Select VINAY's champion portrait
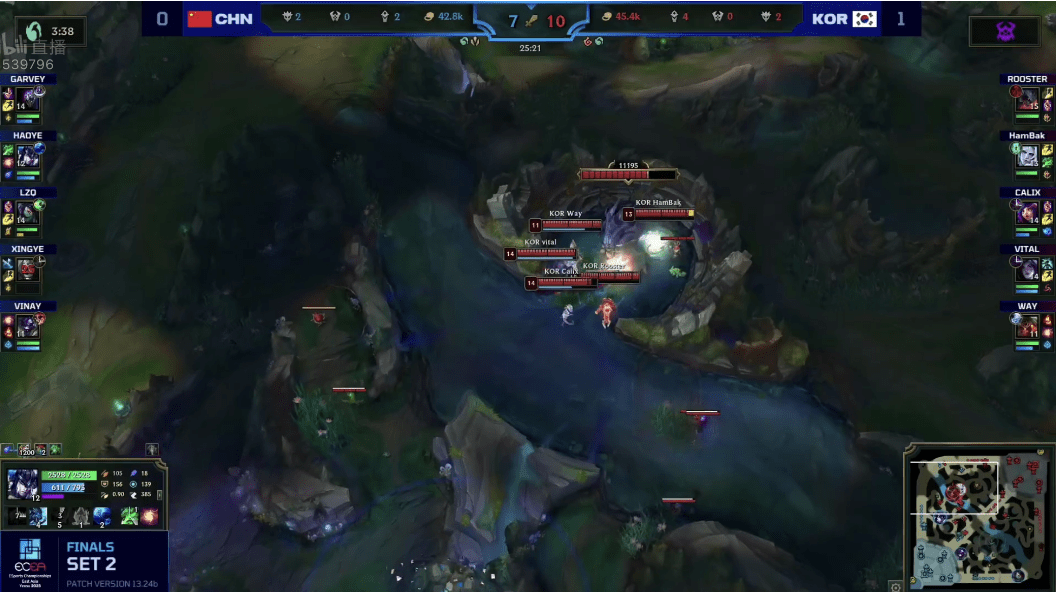The height and width of the screenshot is (592, 1056). [27, 325]
